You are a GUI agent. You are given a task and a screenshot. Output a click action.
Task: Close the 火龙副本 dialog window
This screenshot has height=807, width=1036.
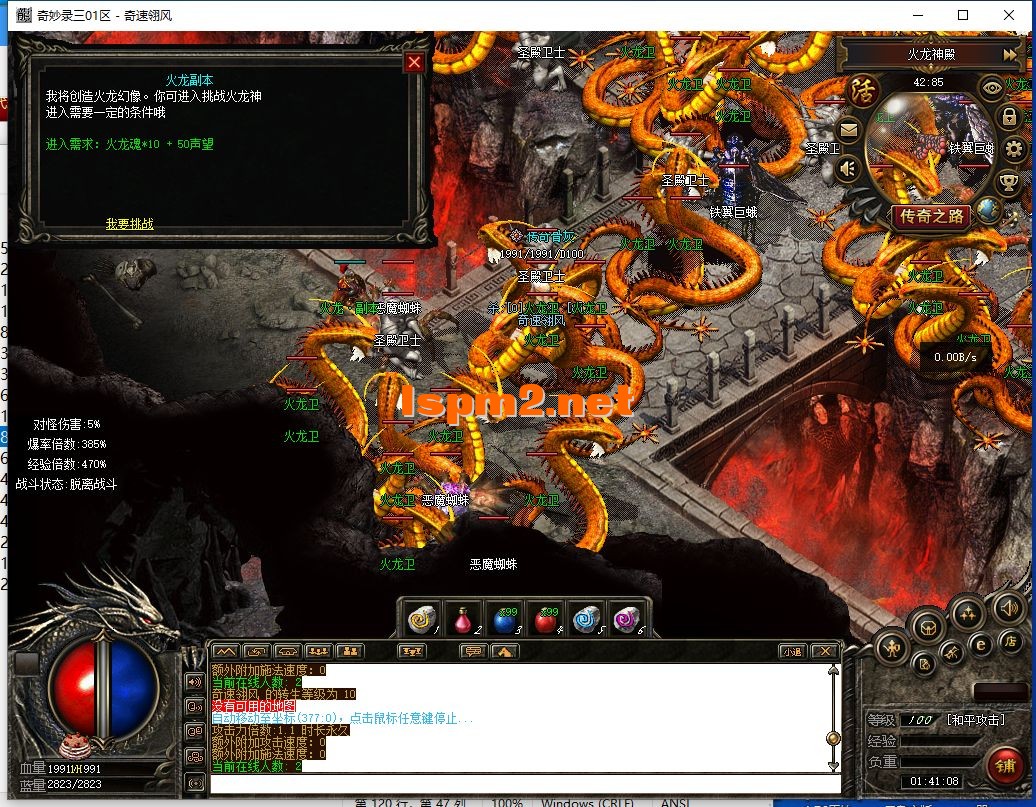pyautogui.click(x=414, y=63)
